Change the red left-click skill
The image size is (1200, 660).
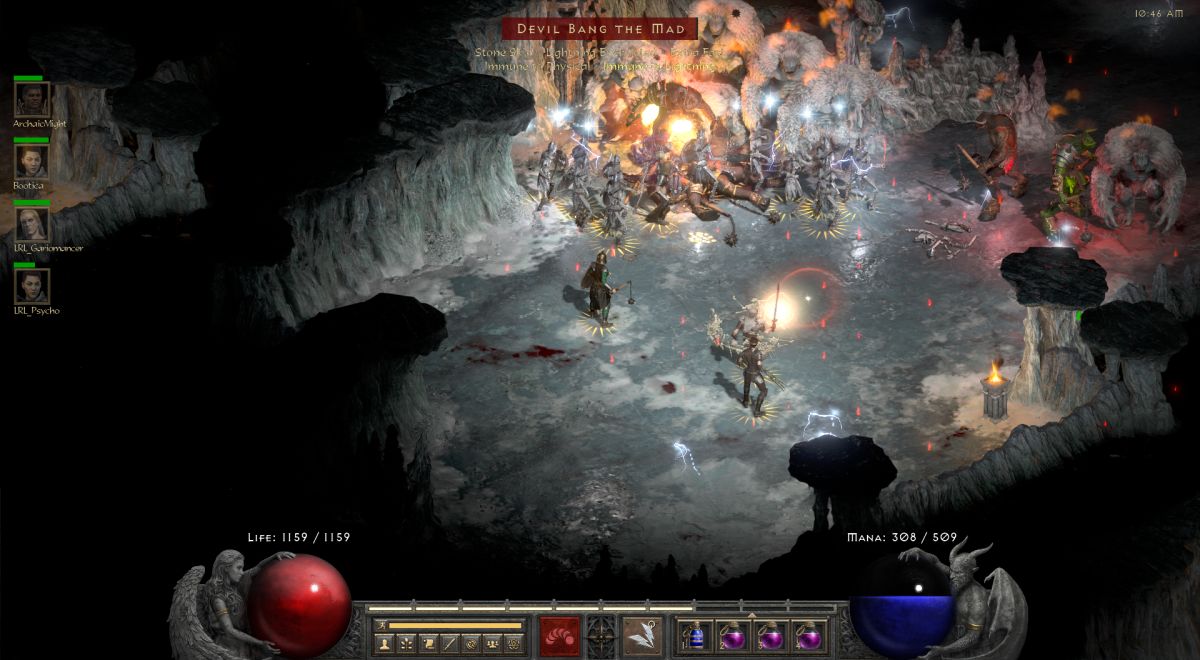pyautogui.click(x=559, y=635)
